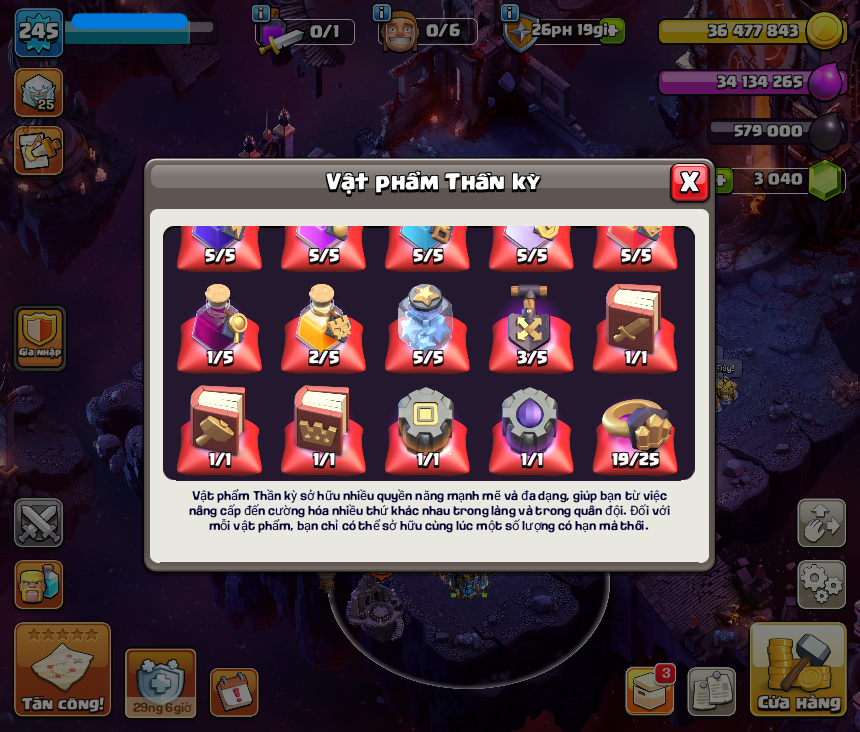Open the Cửa hàng shop
Viewport: 860px width, 732px height.
tap(798, 670)
